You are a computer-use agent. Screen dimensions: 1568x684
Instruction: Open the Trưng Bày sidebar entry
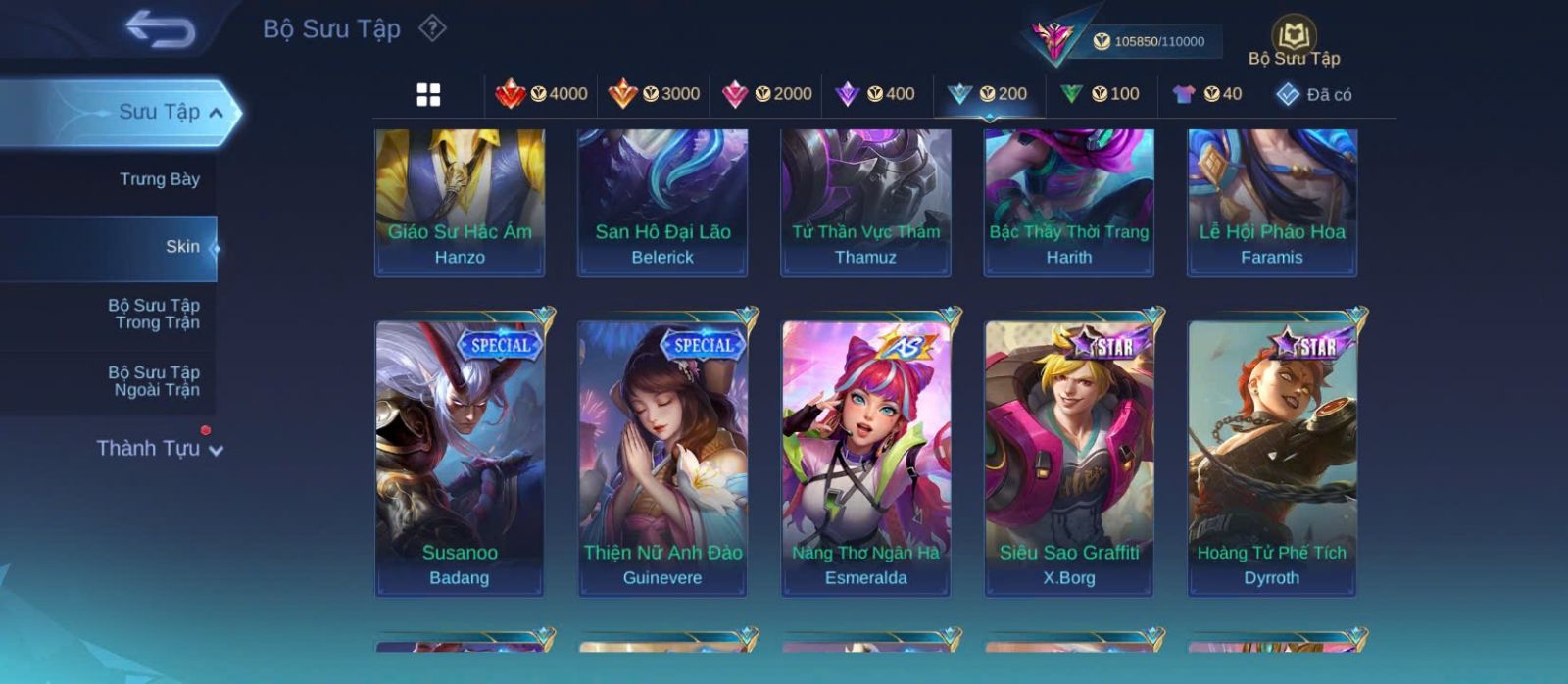[159, 179]
